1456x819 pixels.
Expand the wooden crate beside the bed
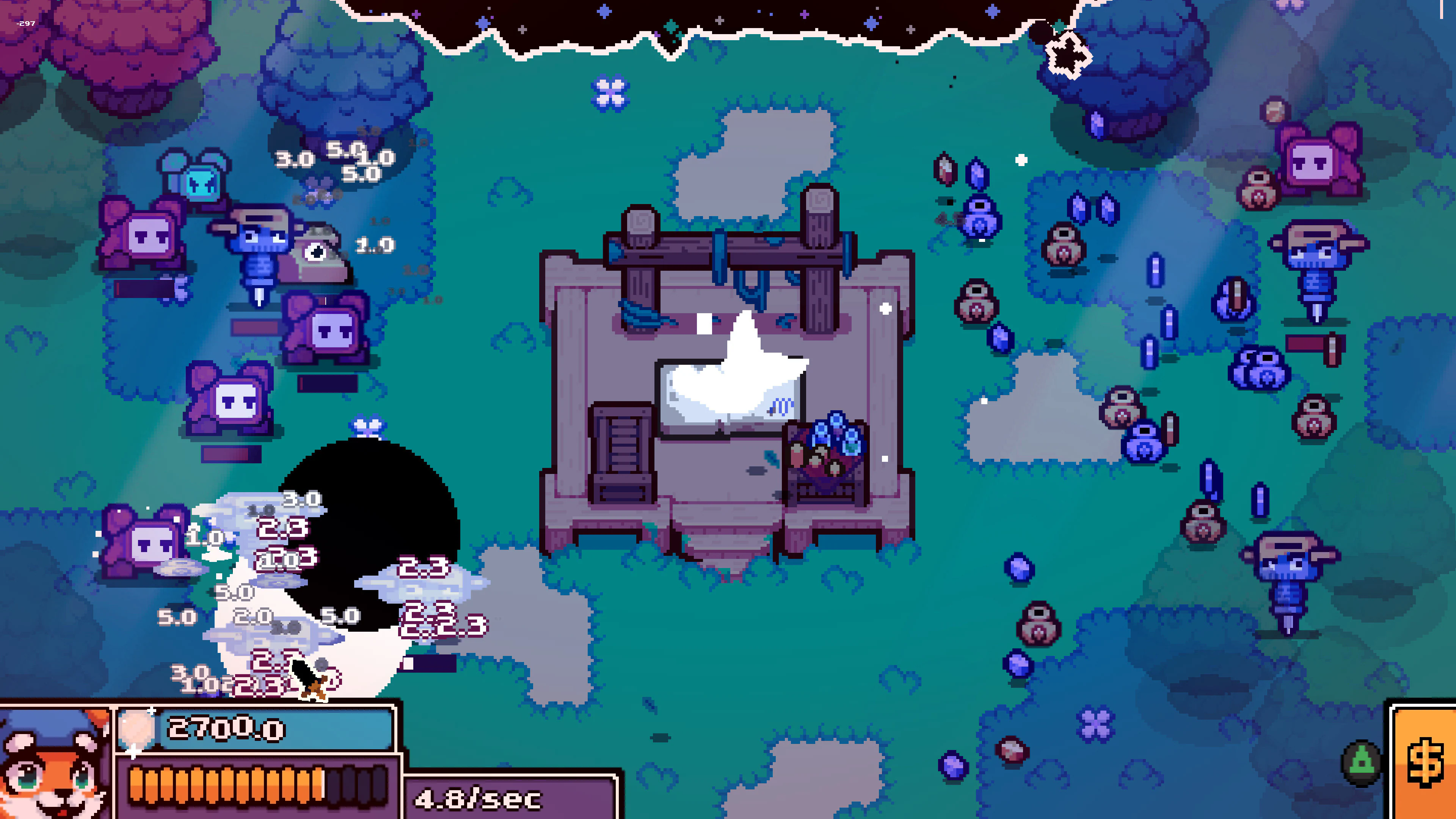point(622,447)
